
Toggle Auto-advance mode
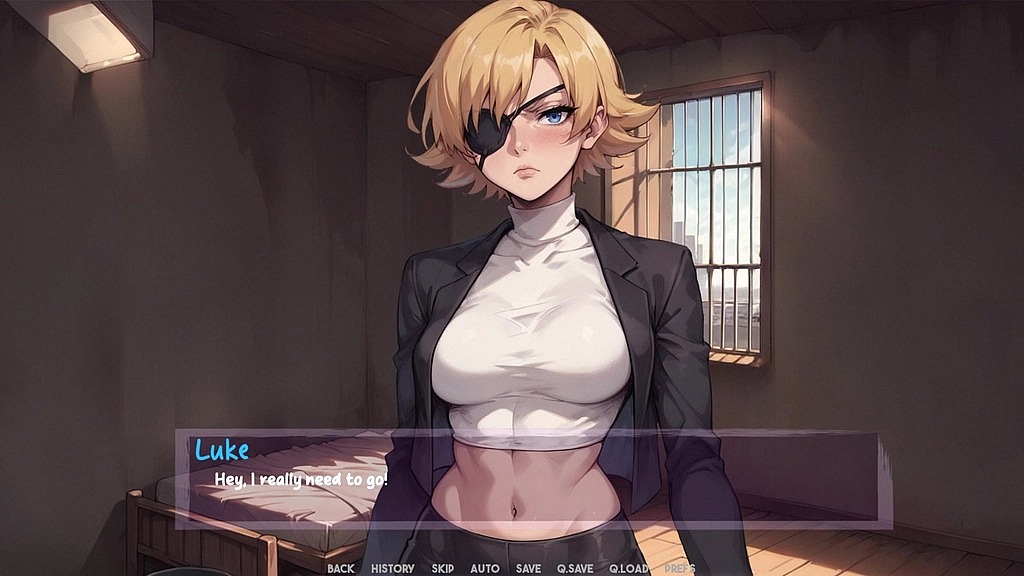pyautogui.click(x=485, y=568)
